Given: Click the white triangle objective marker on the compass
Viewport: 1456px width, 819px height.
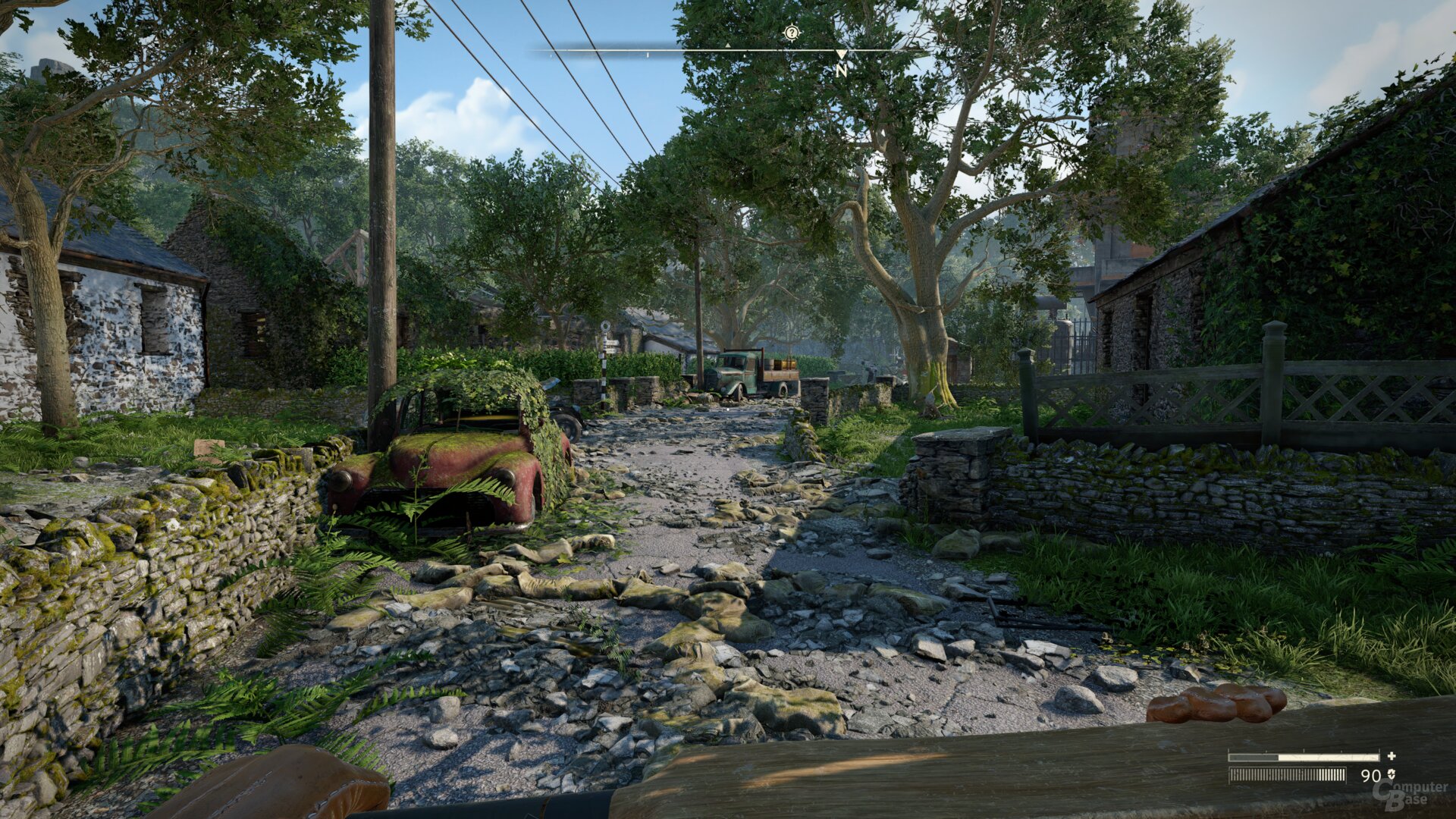Looking at the screenshot, I should [728, 47].
